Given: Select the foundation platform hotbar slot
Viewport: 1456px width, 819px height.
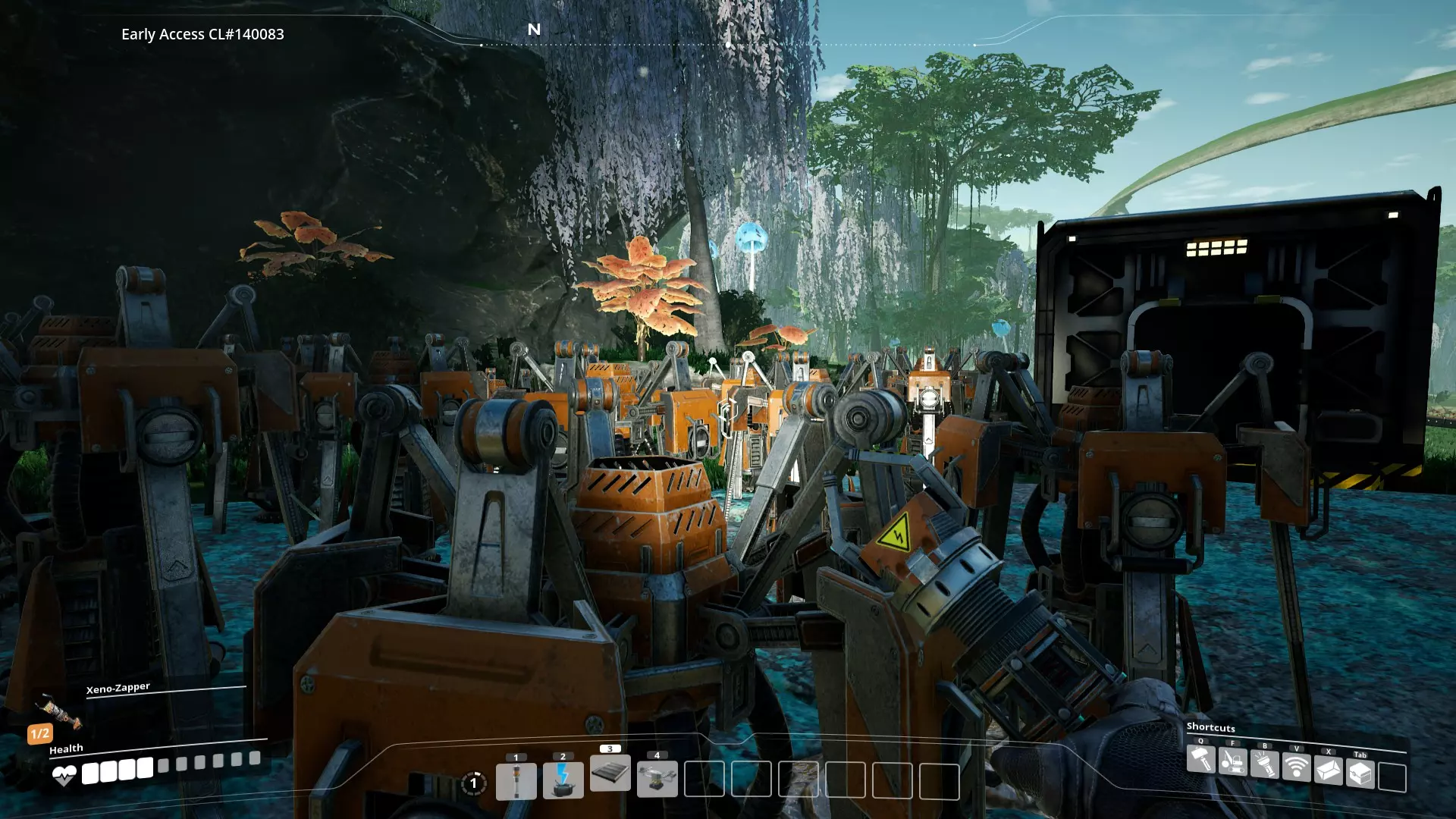Looking at the screenshot, I should [610, 773].
